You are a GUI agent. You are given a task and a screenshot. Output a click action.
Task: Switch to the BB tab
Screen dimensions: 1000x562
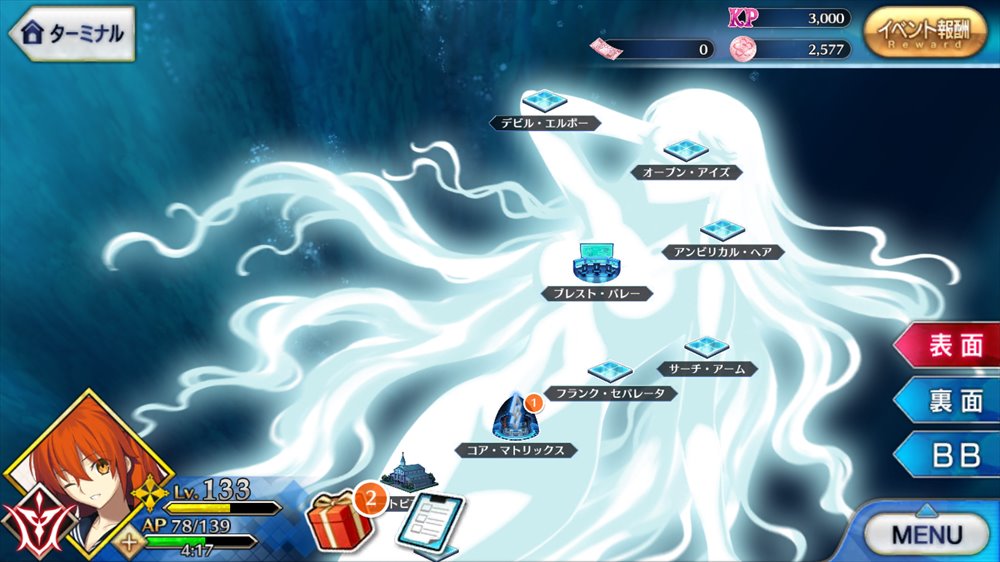[951, 456]
